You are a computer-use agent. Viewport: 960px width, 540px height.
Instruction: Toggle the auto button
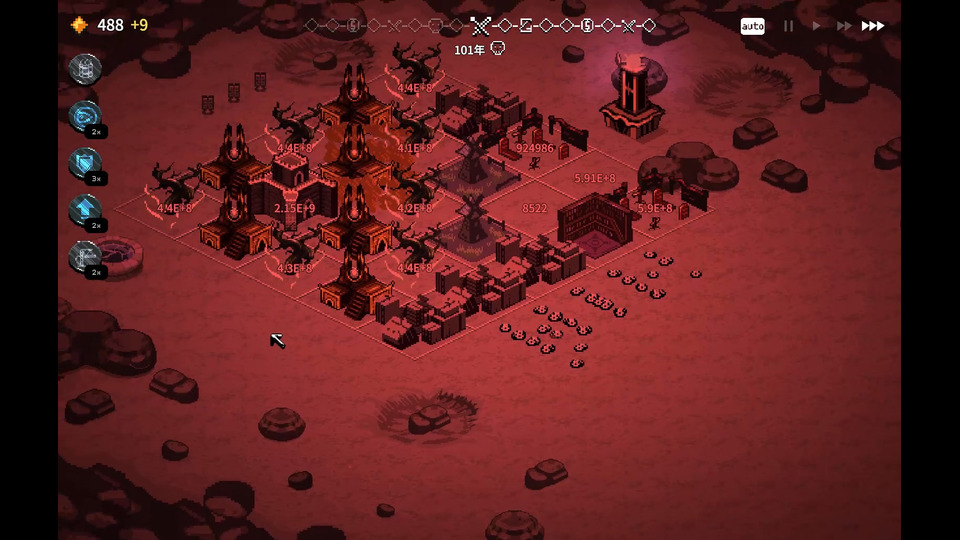click(x=752, y=26)
